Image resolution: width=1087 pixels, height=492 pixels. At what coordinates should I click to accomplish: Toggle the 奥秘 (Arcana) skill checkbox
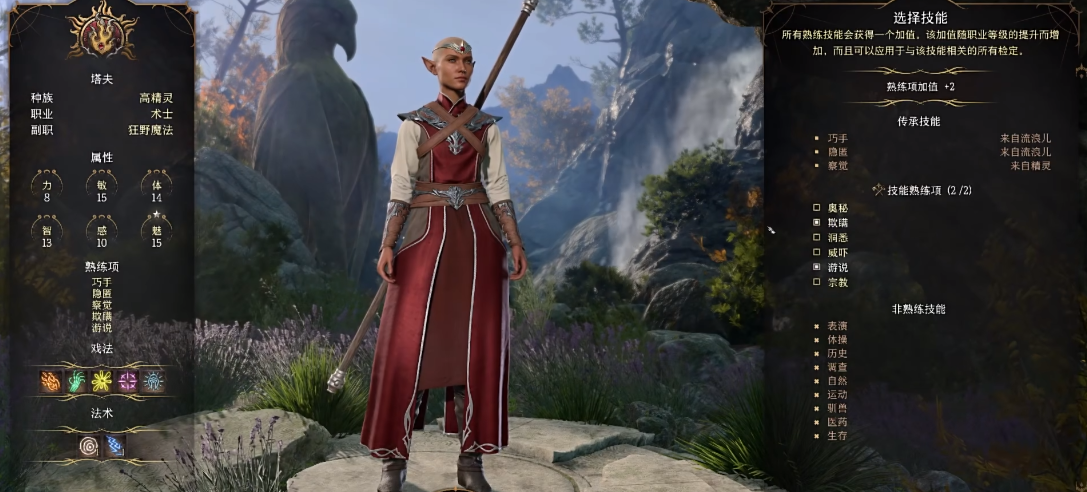click(x=817, y=207)
